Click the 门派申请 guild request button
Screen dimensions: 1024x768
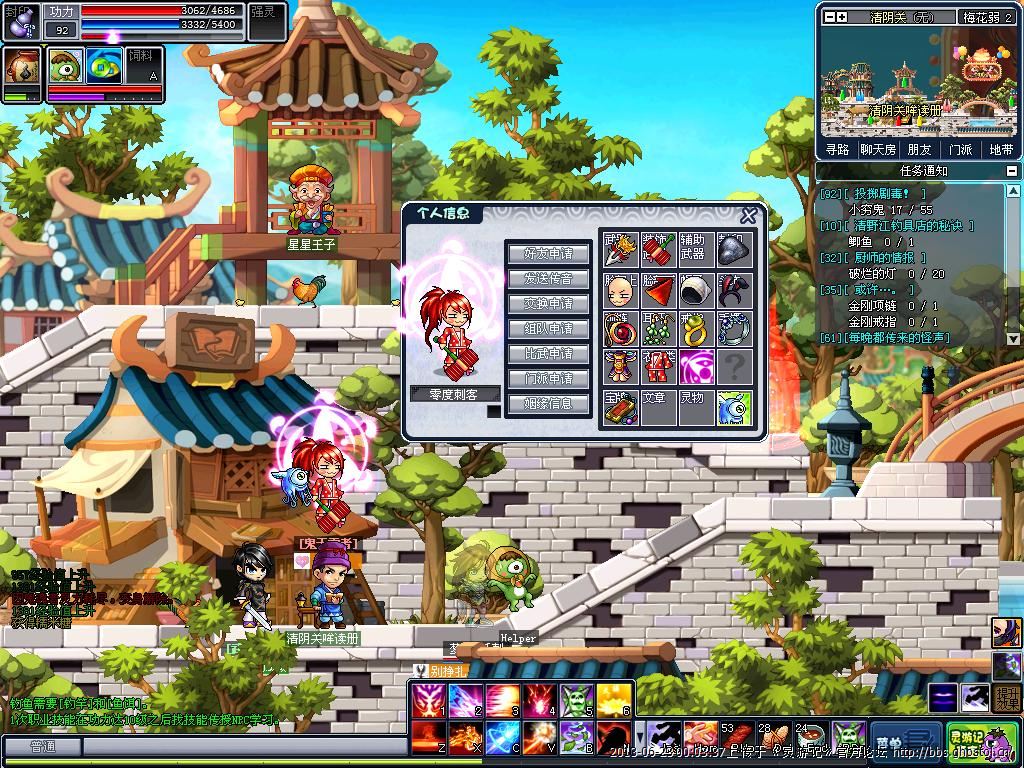click(548, 379)
